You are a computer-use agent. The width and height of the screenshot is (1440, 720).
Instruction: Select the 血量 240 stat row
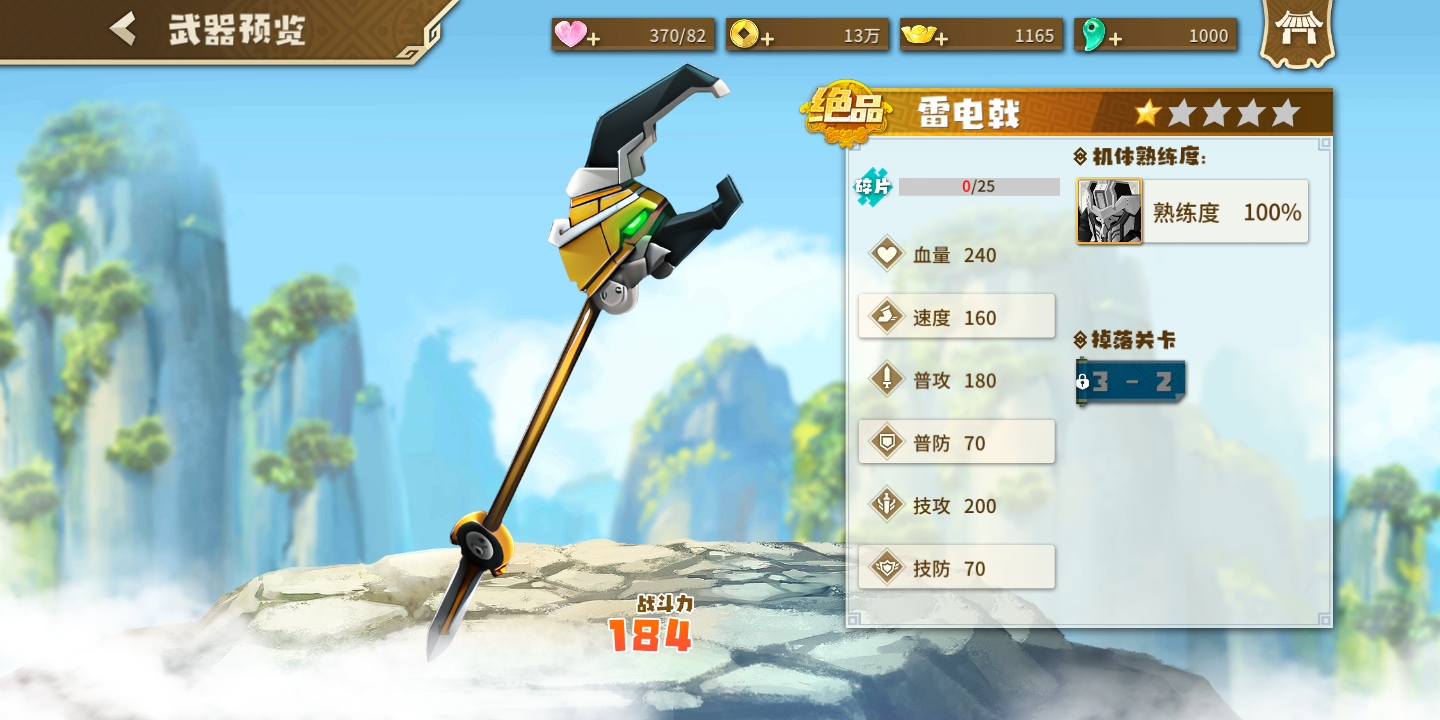coord(956,255)
